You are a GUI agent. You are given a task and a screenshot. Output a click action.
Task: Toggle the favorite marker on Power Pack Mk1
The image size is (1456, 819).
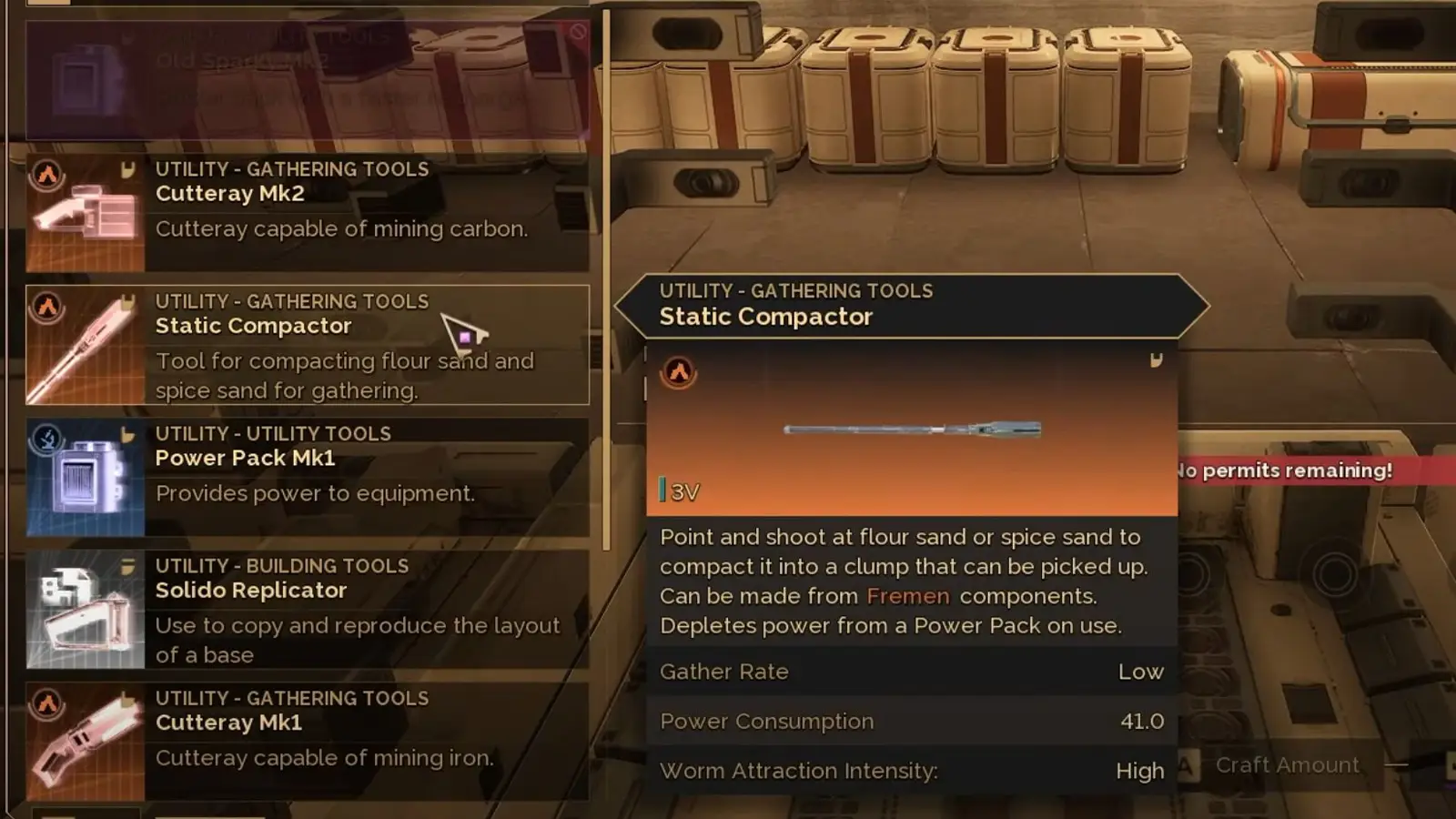point(129,432)
